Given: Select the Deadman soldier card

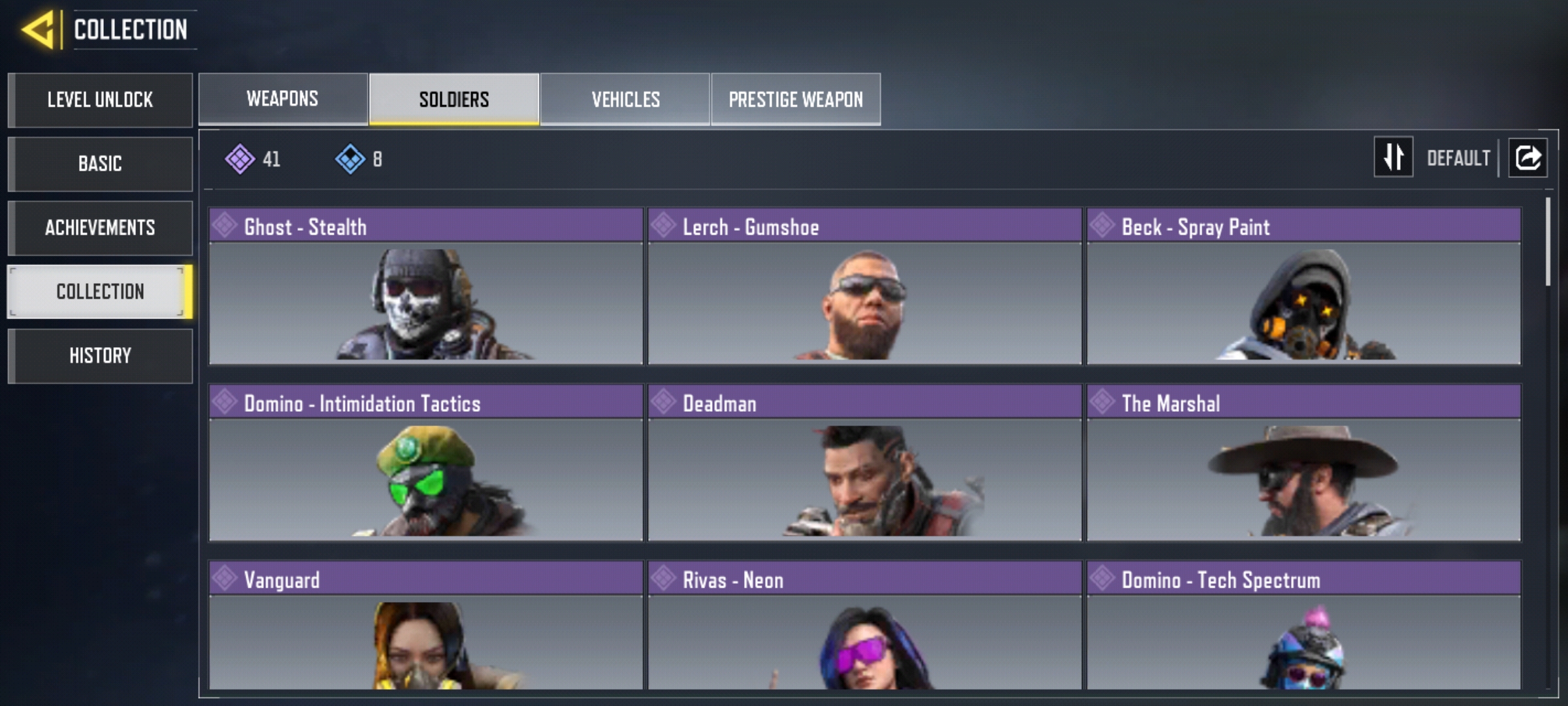Looking at the screenshot, I should (x=864, y=463).
